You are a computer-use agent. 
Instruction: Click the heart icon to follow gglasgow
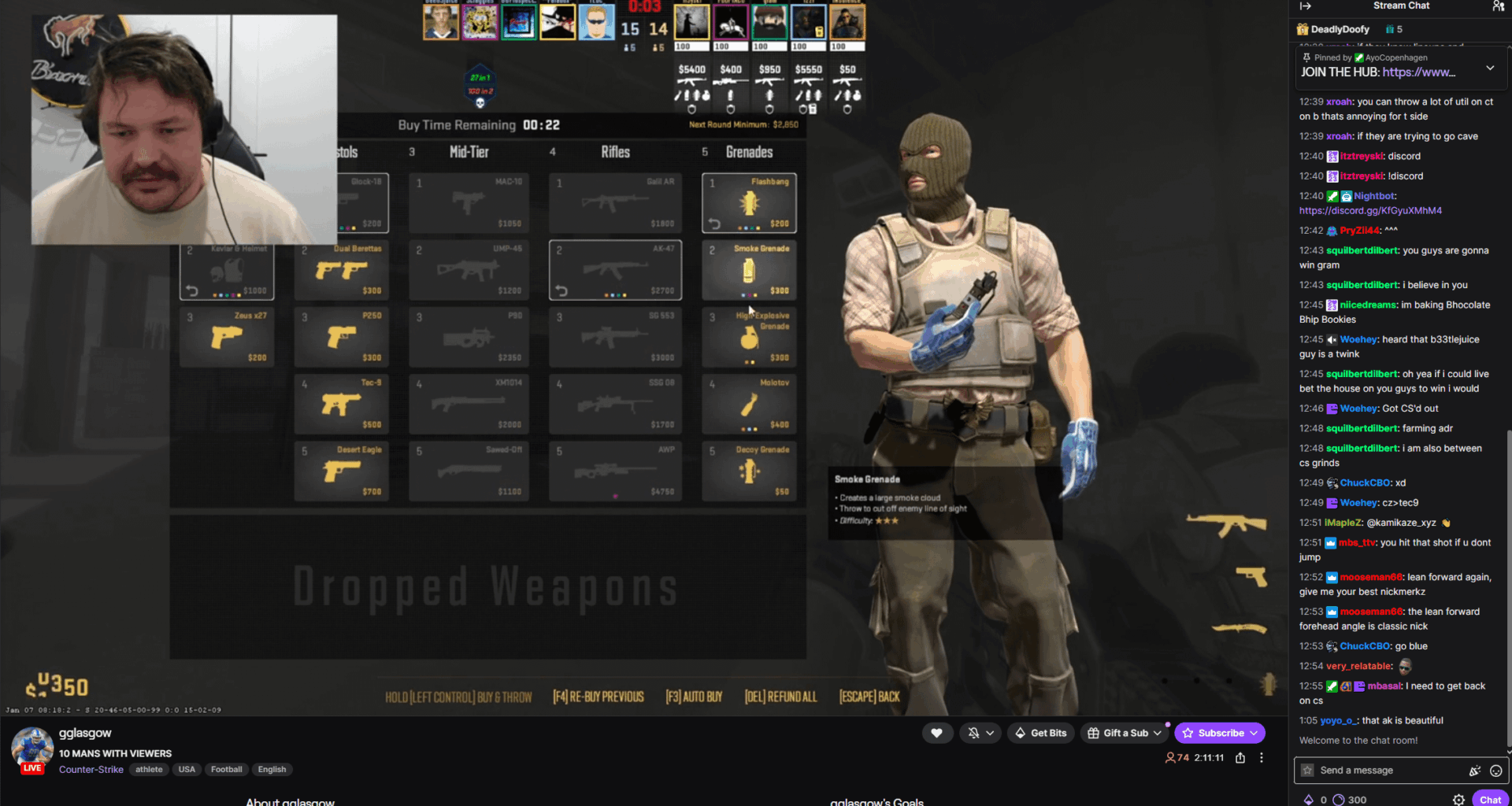tap(937, 732)
